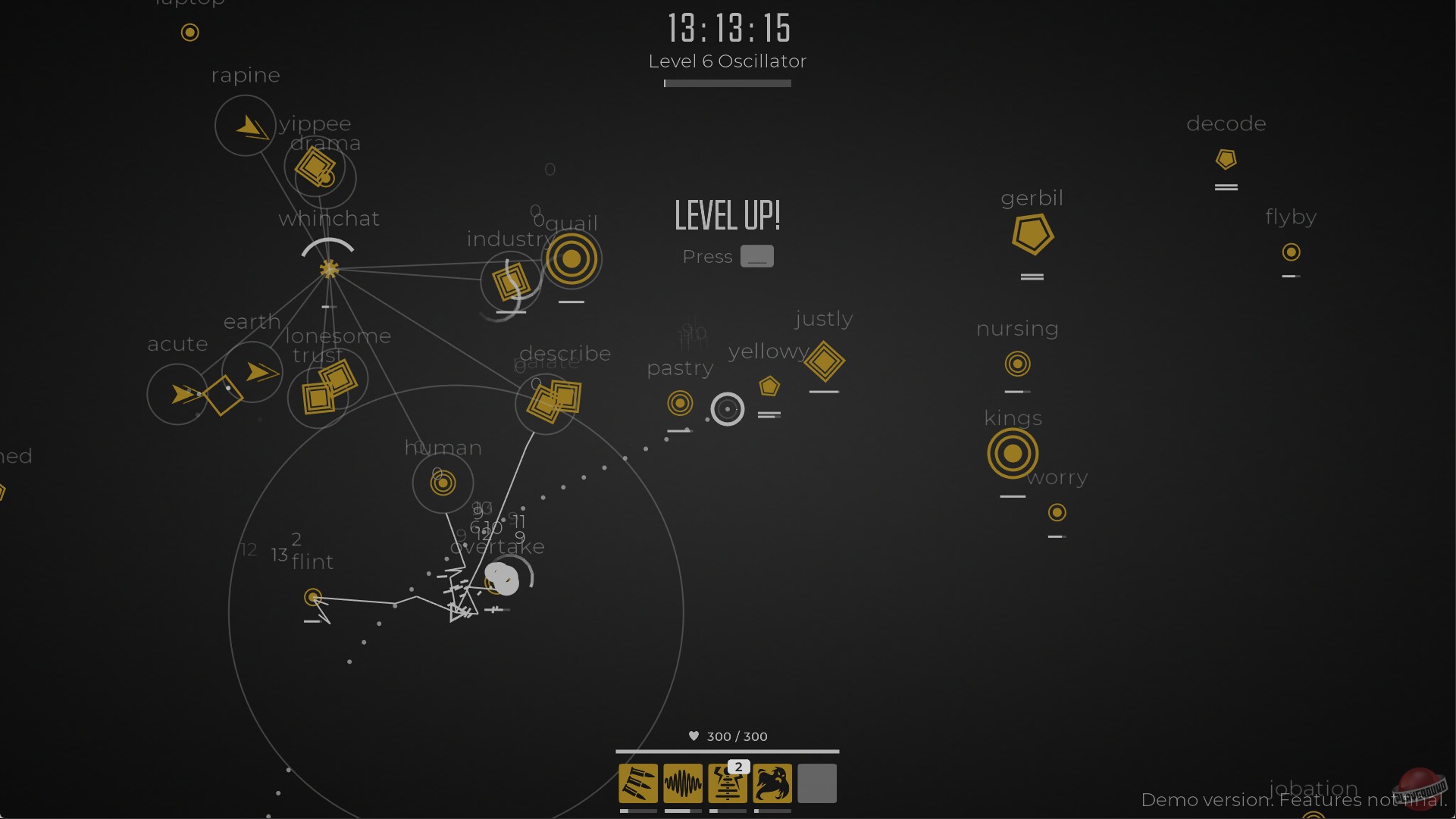Use the lightning tower skill with 2 charges
This screenshot has height=819, width=1456.
tap(728, 784)
